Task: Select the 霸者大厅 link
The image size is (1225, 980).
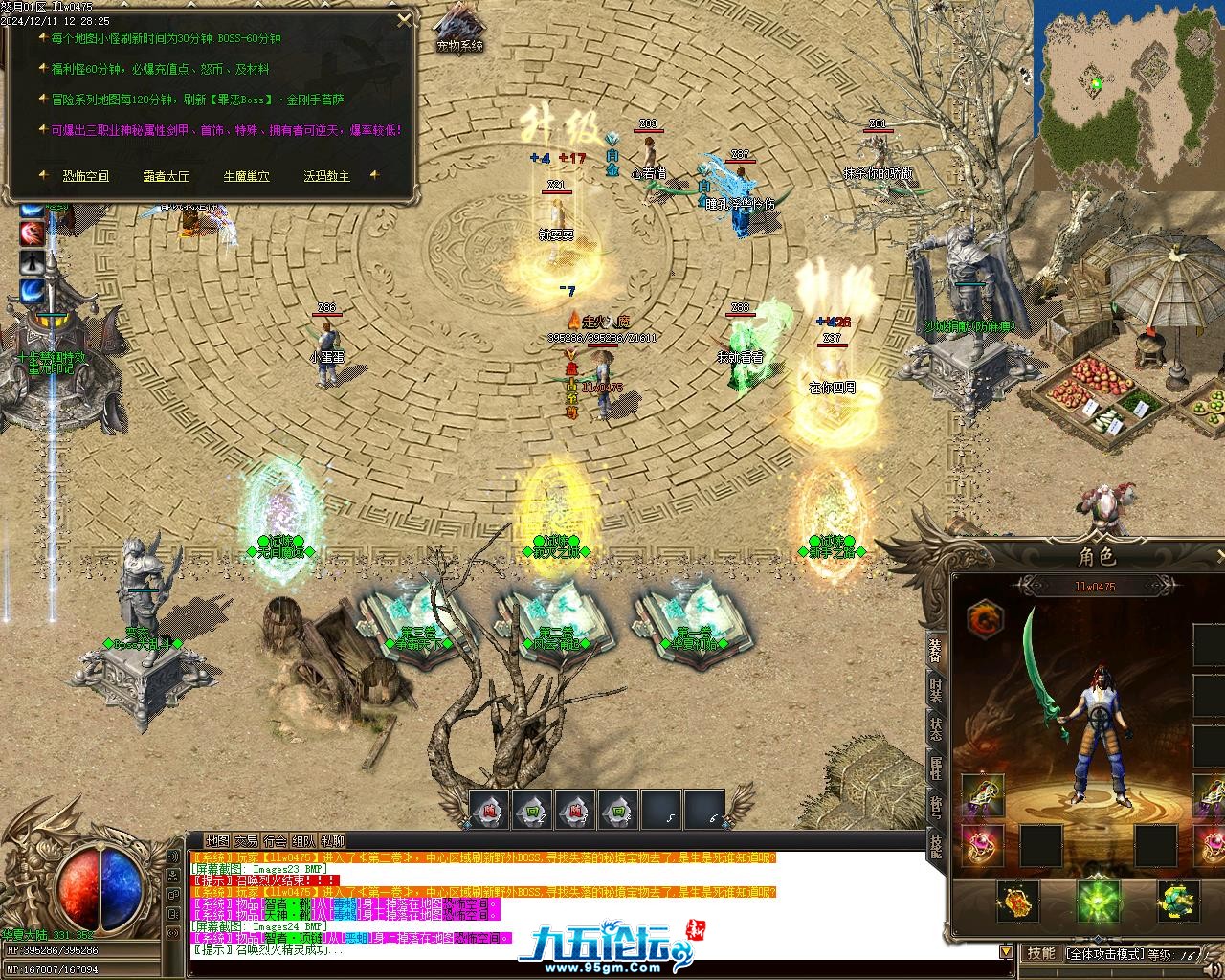Action: [x=167, y=176]
